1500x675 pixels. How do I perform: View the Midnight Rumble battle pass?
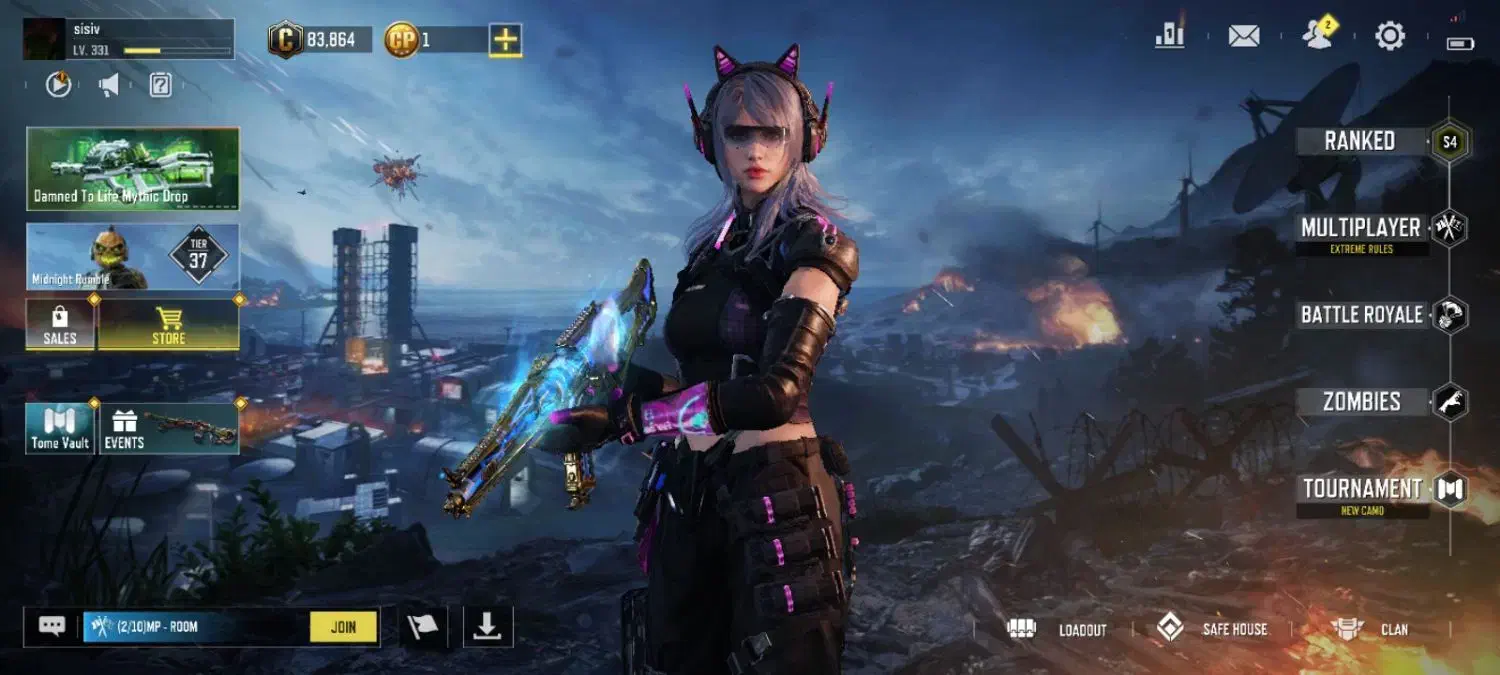tap(133, 257)
